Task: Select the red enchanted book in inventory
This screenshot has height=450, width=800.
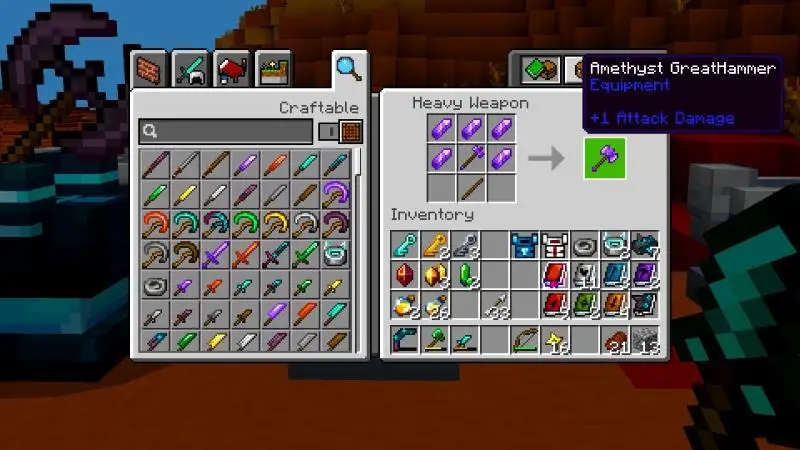Action: (554, 275)
